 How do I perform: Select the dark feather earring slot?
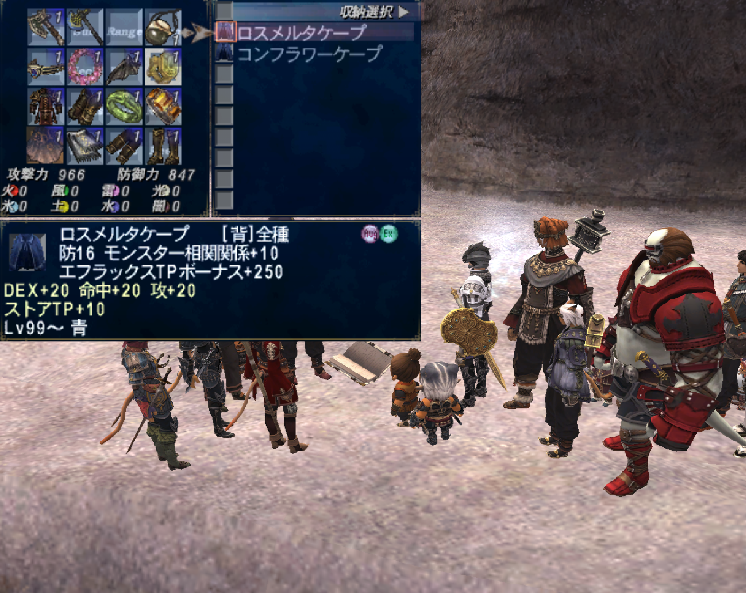pos(124,66)
